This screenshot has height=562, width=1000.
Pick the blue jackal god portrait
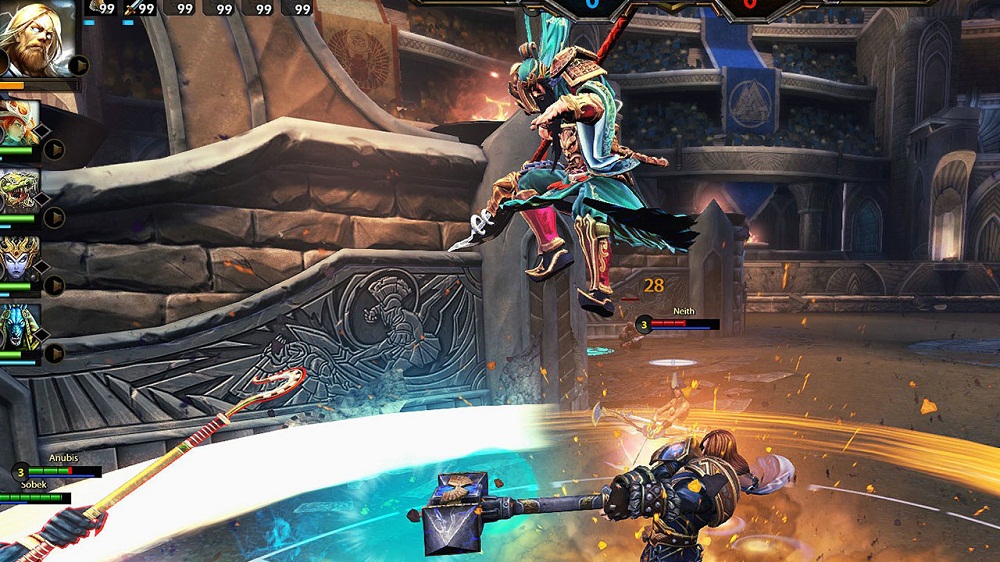click(20, 325)
